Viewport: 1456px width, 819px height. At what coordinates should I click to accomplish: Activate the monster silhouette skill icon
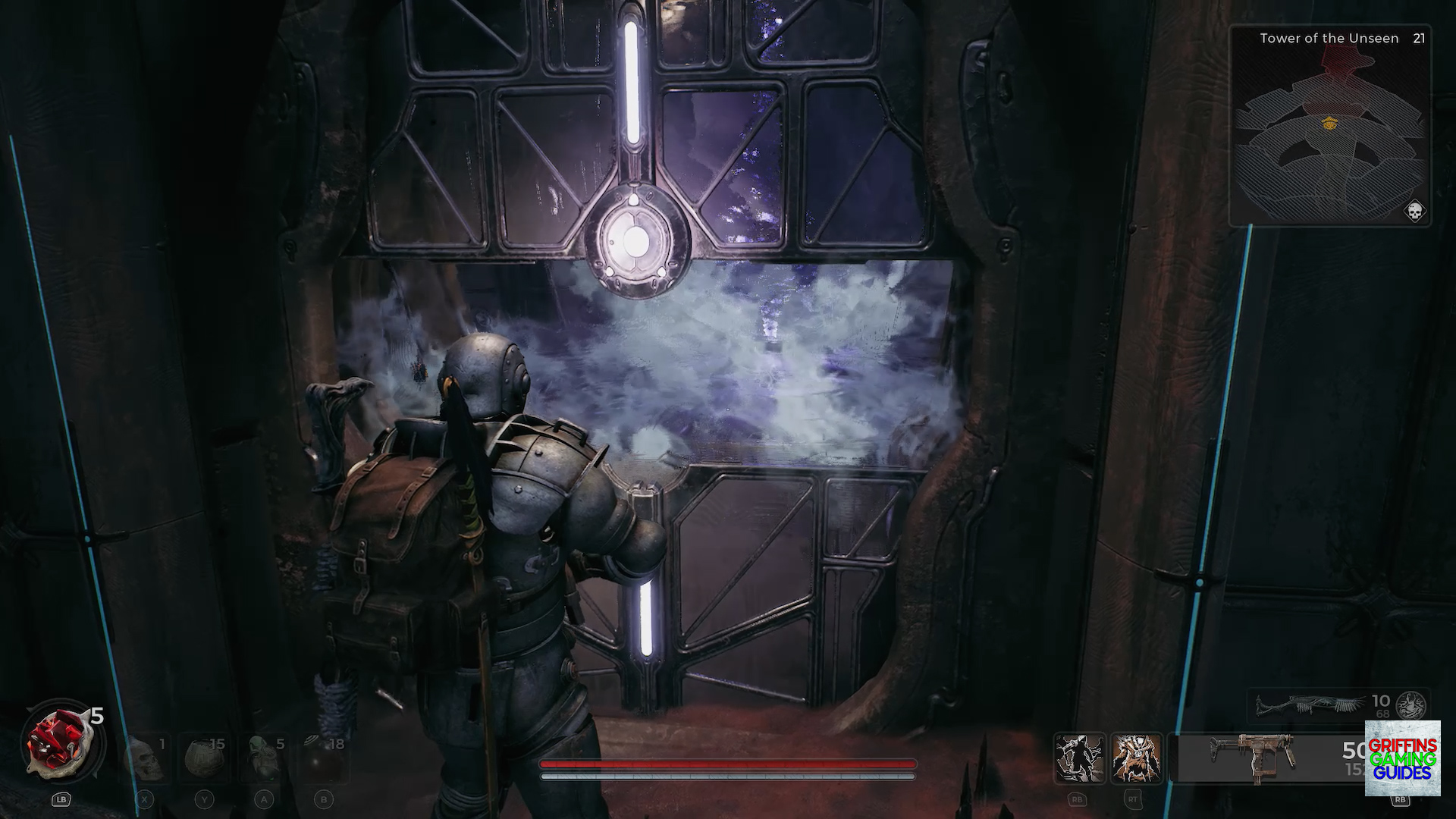tap(1078, 757)
